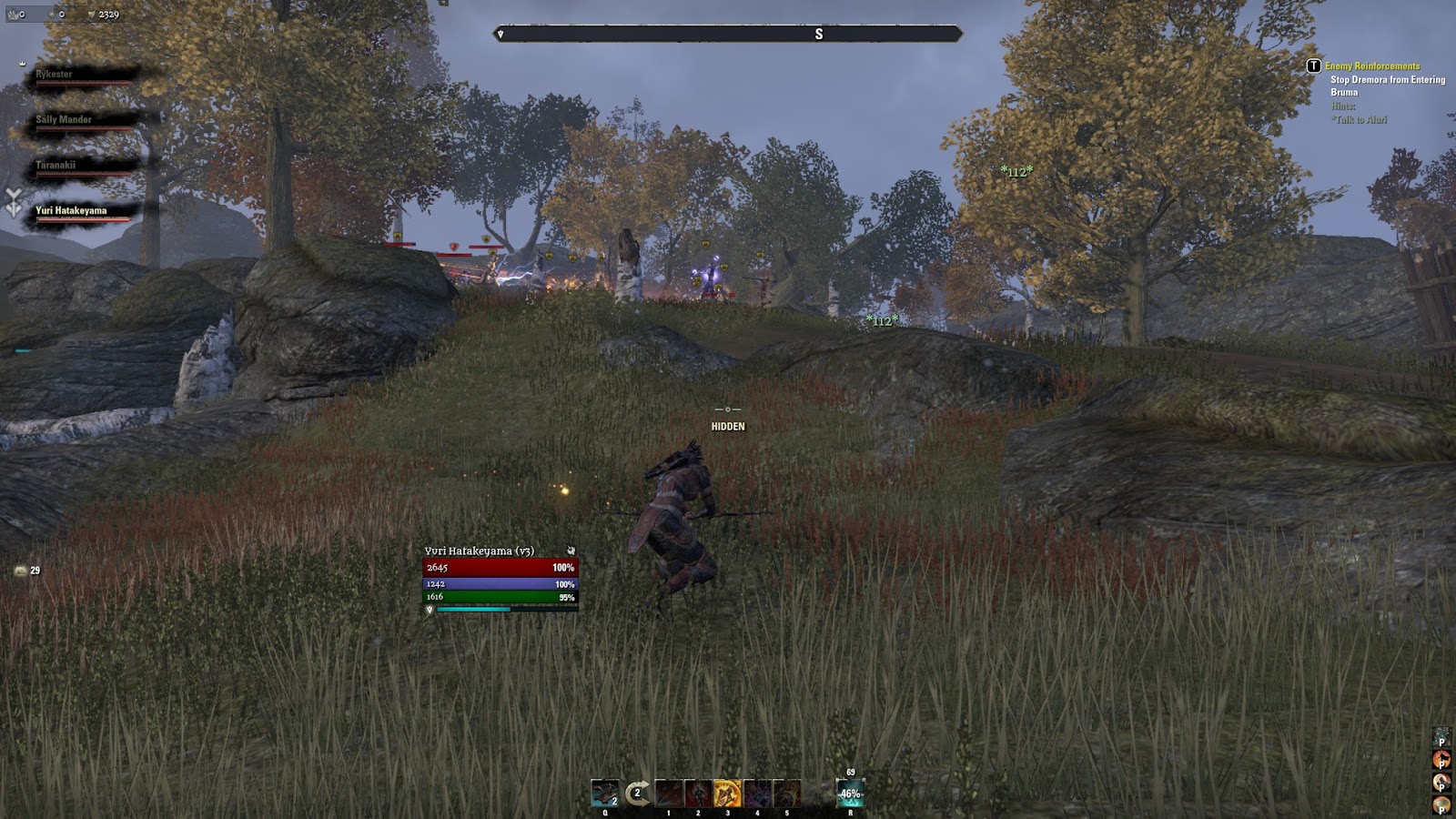Image resolution: width=1456 pixels, height=819 pixels.
Task: Select ability in action bar slot 1
Action: tap(669, 792)
